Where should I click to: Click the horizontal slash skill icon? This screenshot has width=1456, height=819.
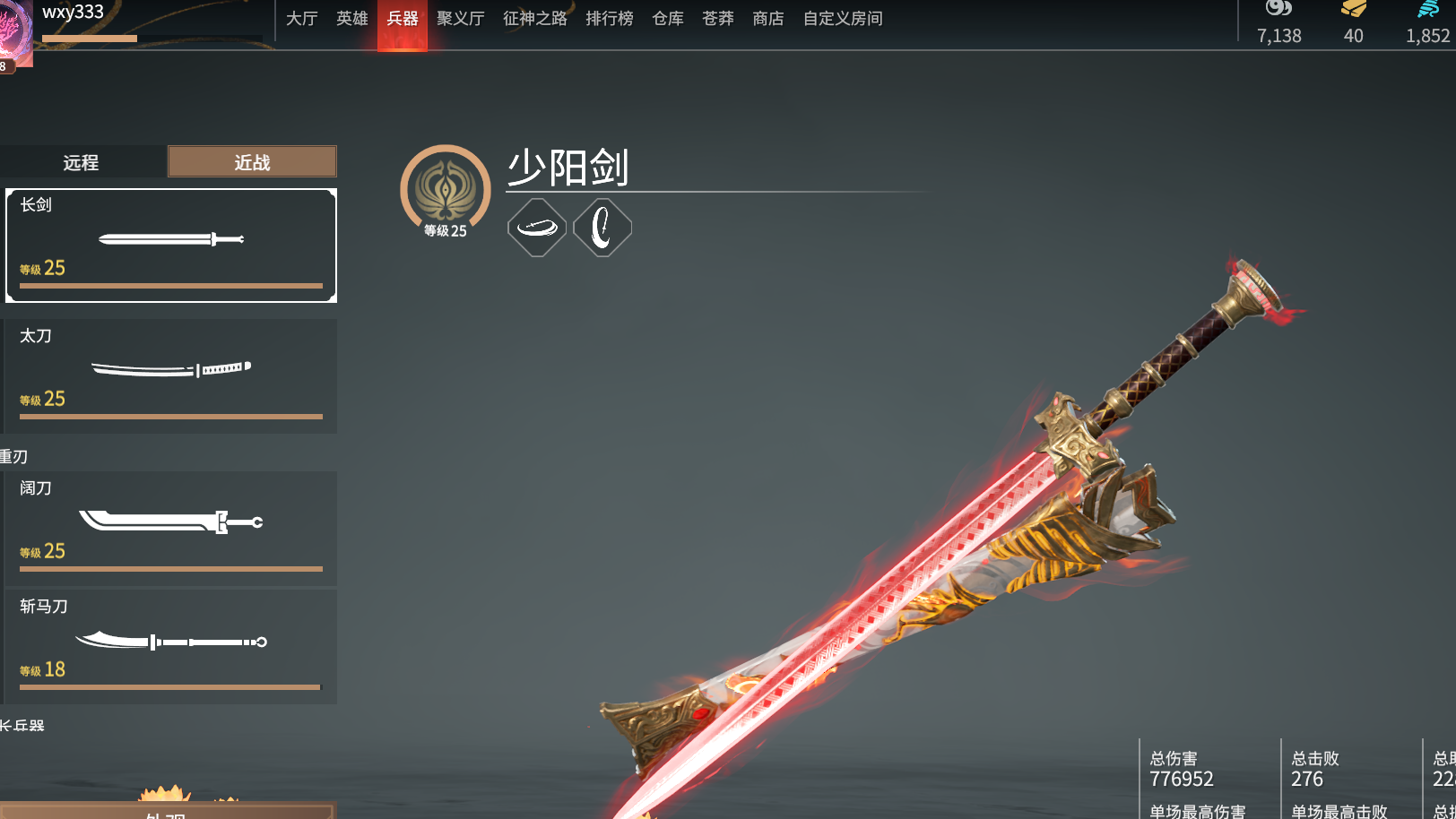point(537,228)
